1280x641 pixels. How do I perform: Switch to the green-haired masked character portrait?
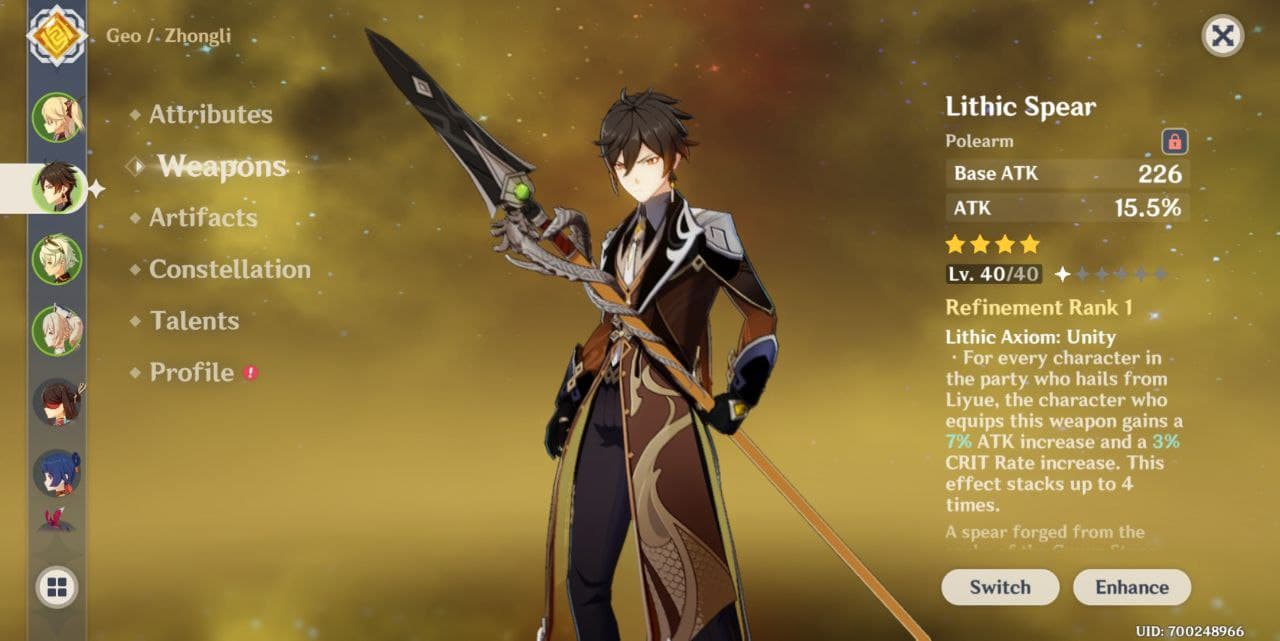[57, 259]
